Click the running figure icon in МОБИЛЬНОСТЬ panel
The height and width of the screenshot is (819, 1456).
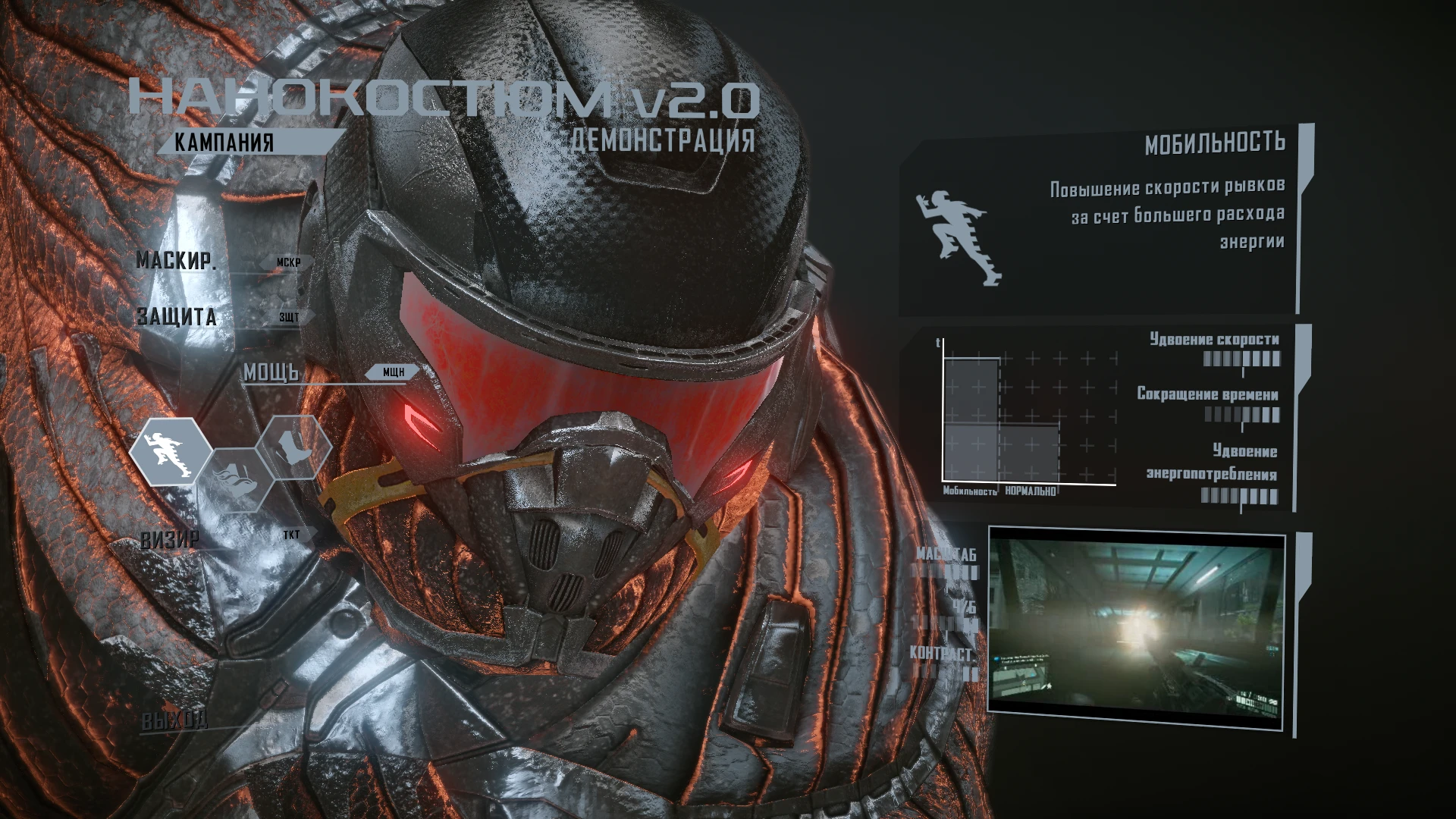(x=959, y=237)
